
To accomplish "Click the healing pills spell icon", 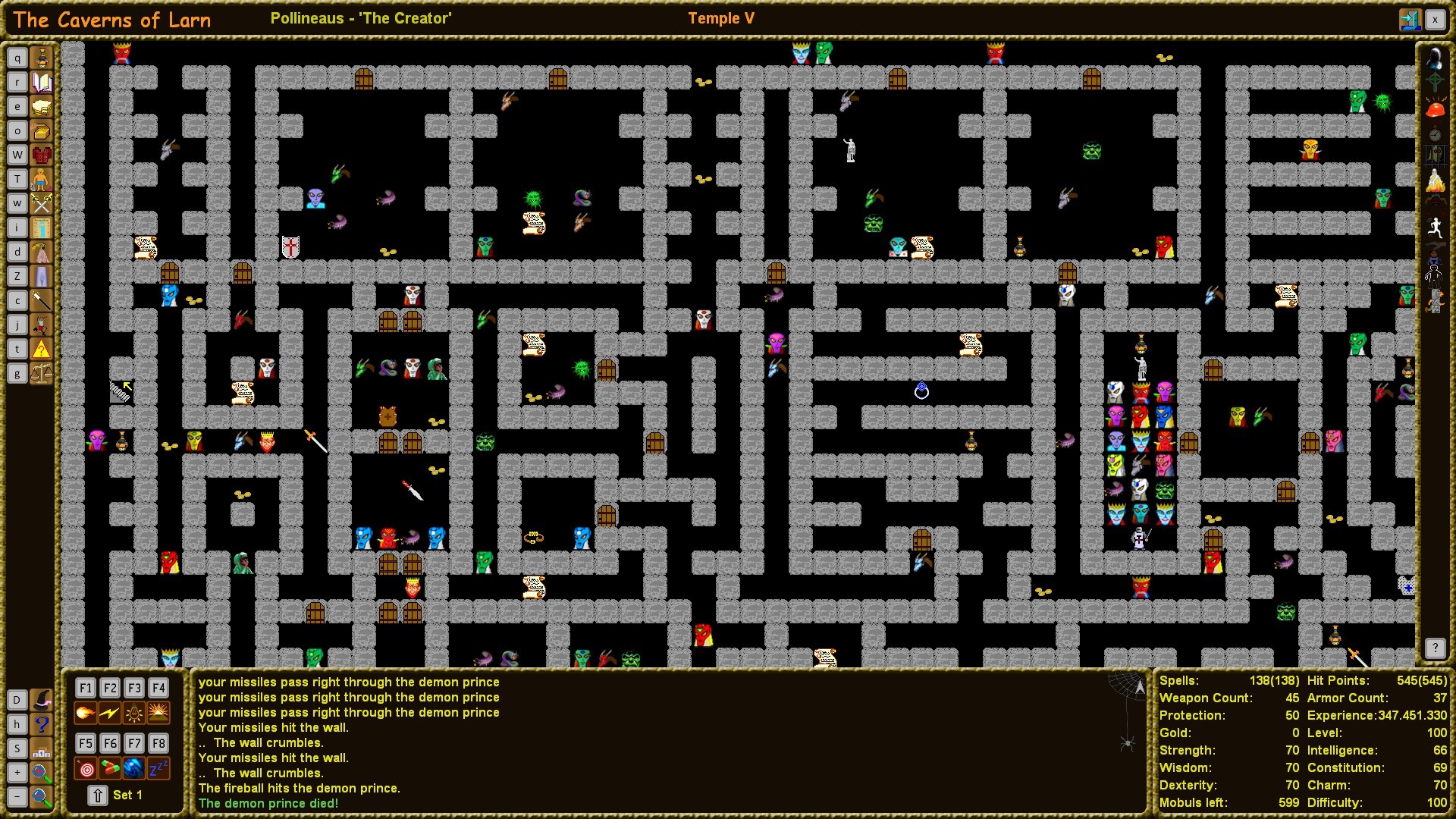I will tap(109, 768).
